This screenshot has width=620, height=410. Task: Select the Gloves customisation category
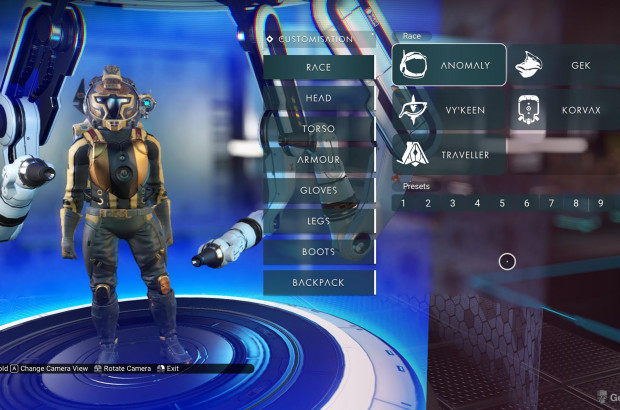tap(319, 190)
